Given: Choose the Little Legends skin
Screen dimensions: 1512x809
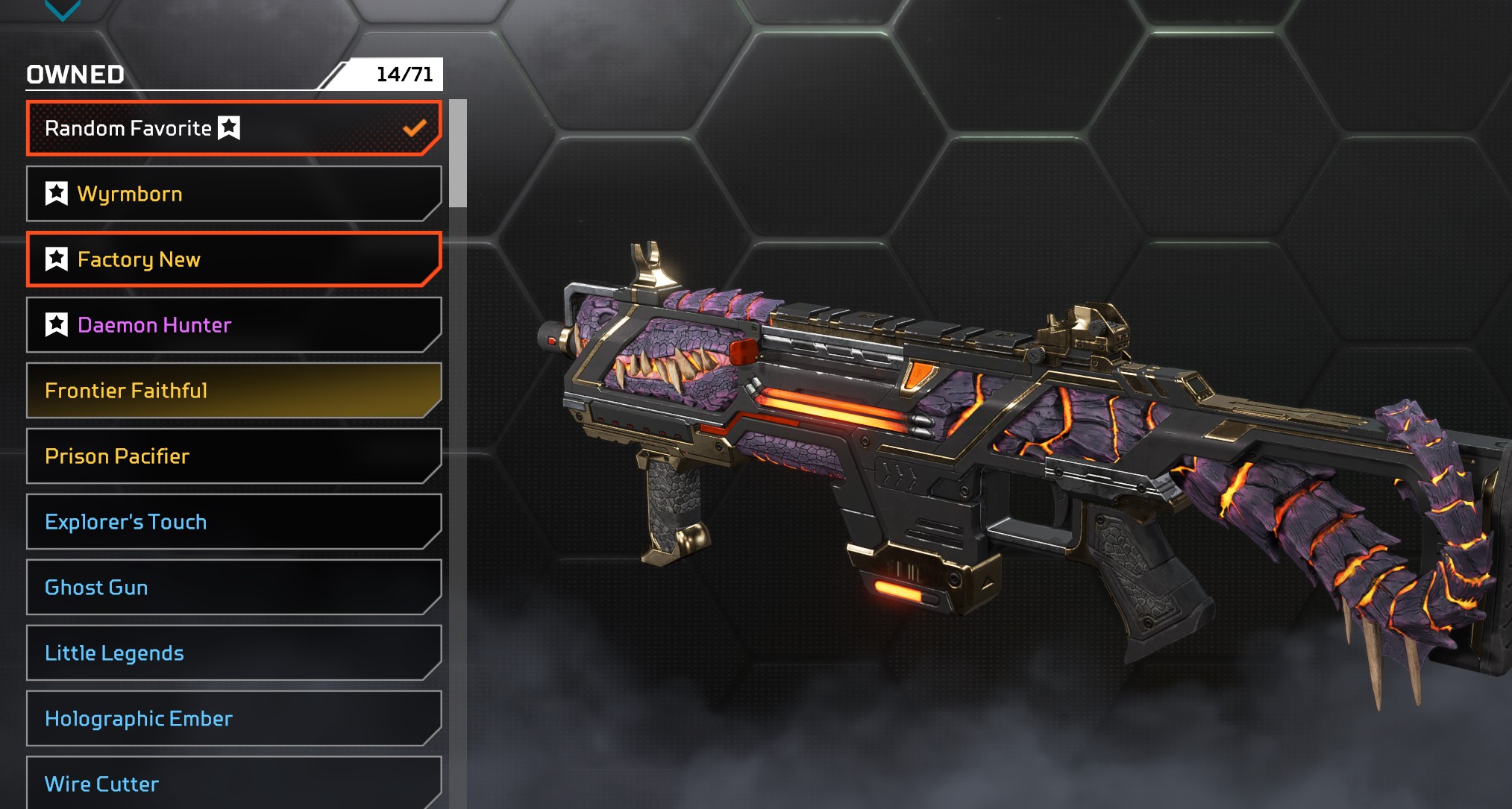Looking at the screenshot, I should point(233,653).
